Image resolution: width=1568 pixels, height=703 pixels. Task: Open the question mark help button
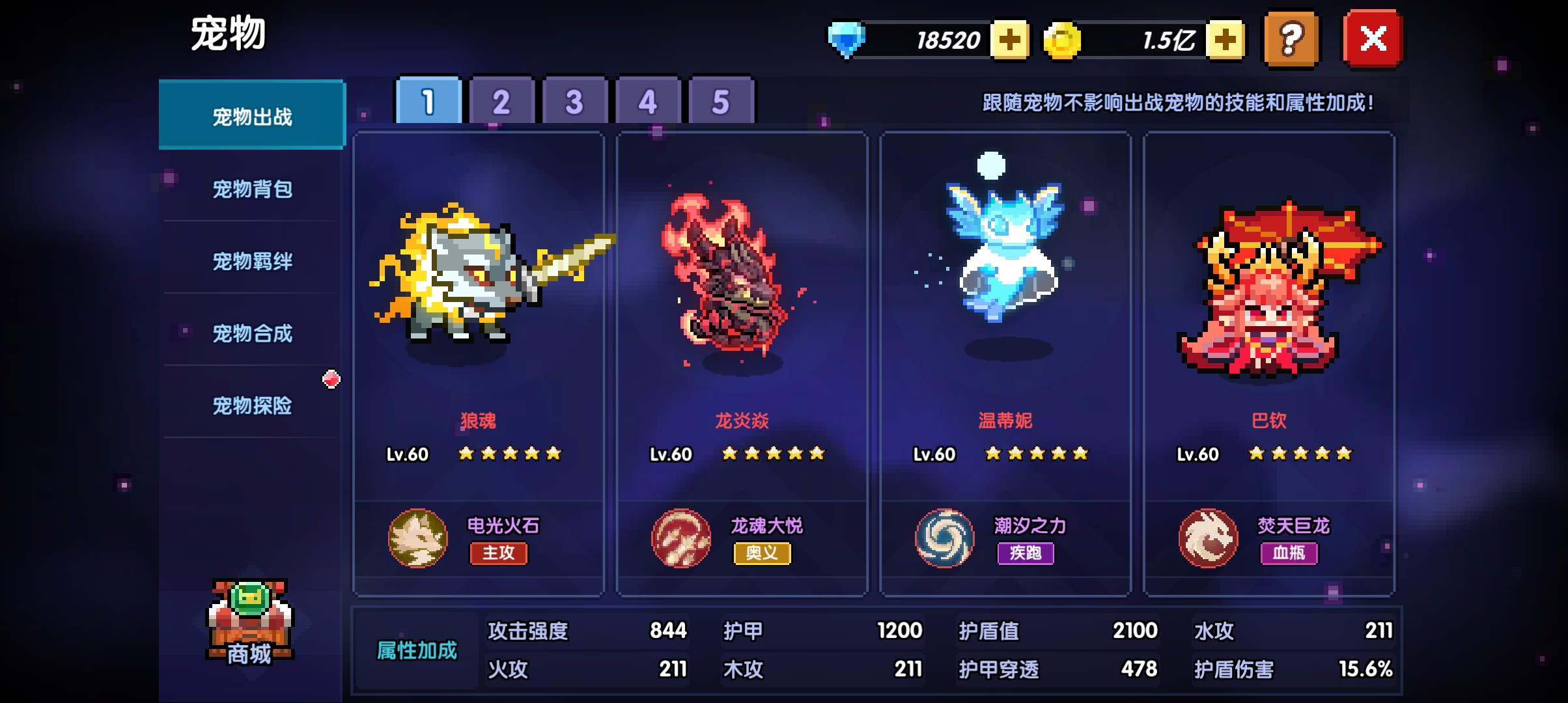click(x=1291, y=39)
